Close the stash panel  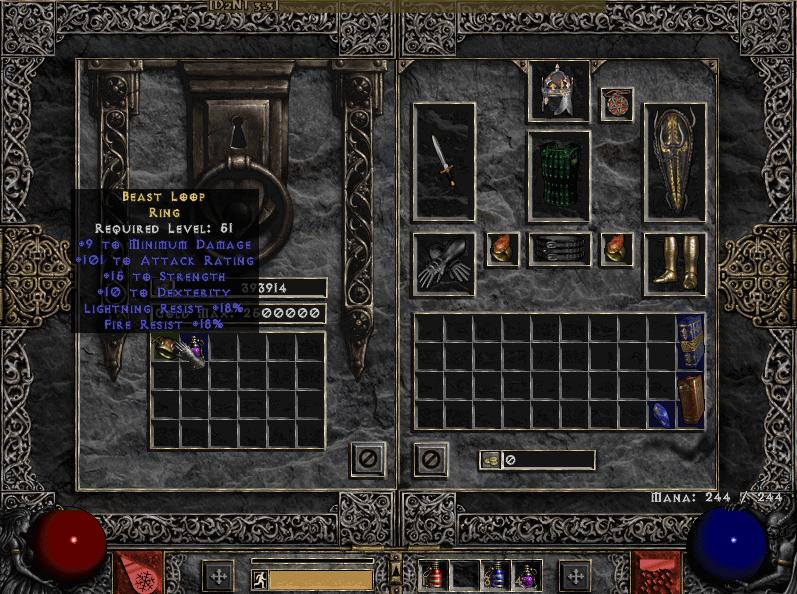tap(367, 459)
